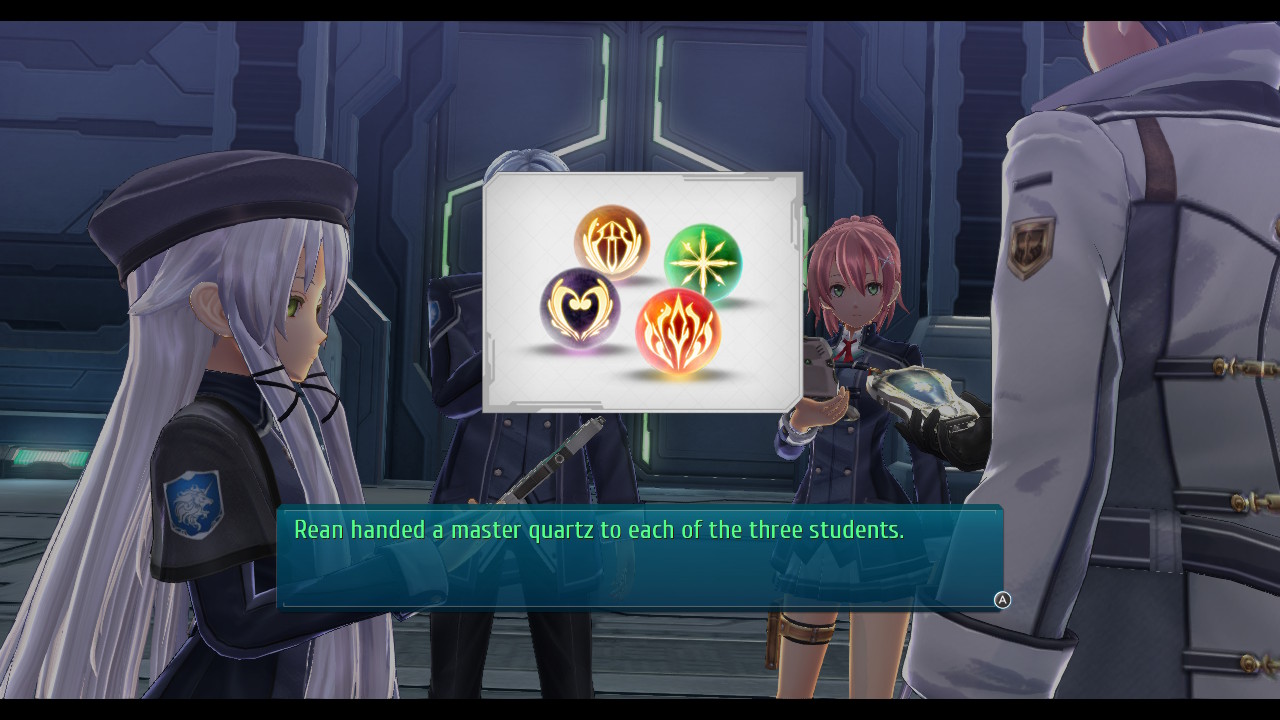The width and height of the screenshot is (1280, 720).
Task: Click the master quartz picture panel
Action: (642, 292)
